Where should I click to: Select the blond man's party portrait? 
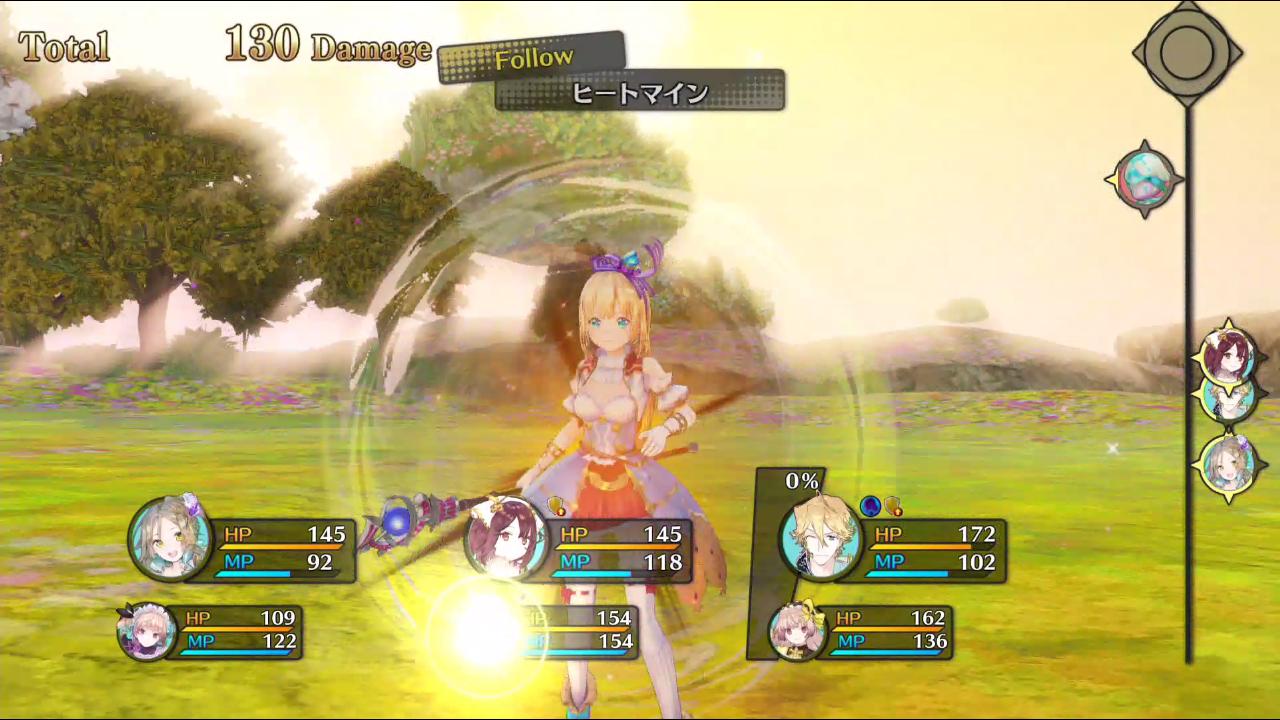(820, 537)
